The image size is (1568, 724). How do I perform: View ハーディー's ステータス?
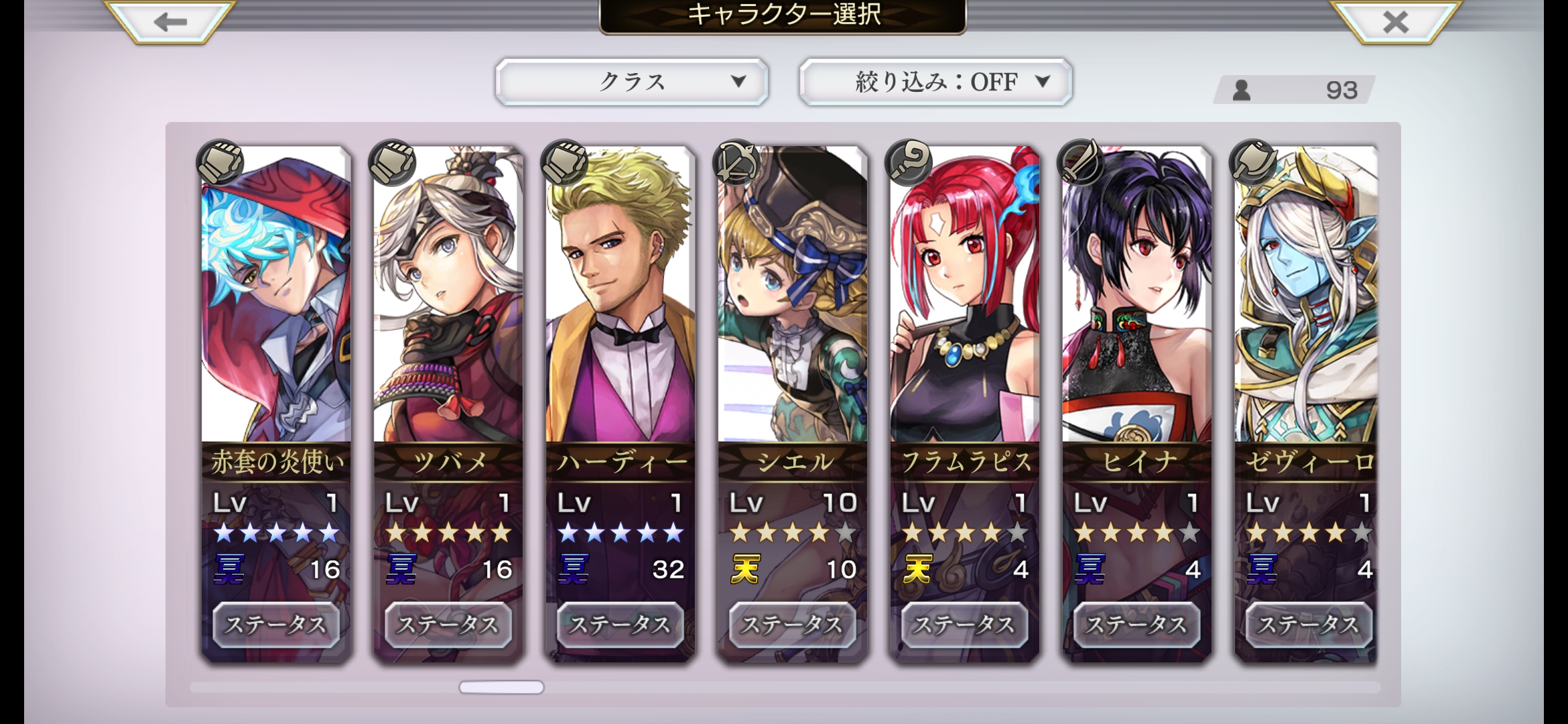click(x=620, y=625)
